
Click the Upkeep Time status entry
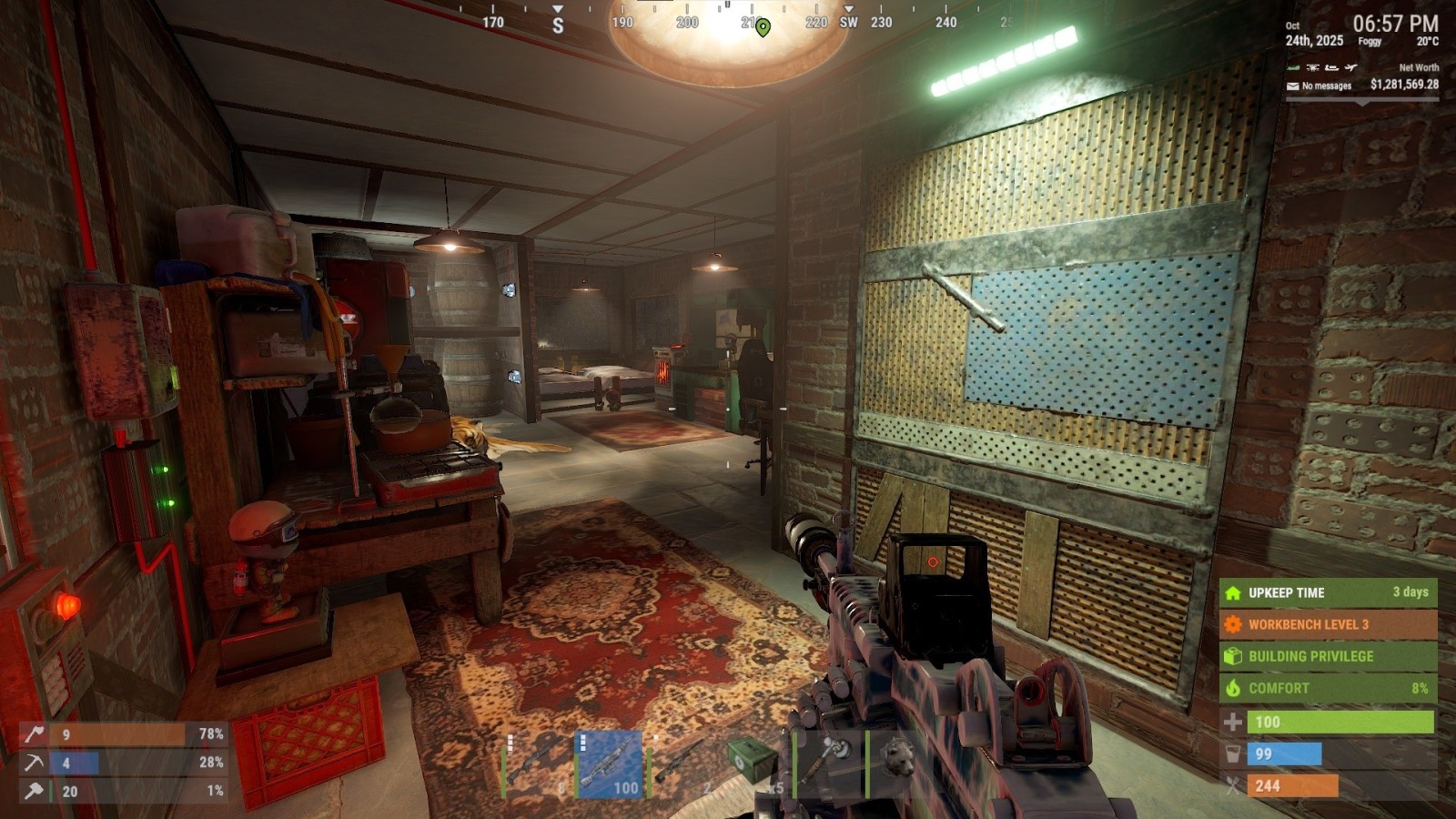point(1328,592)
